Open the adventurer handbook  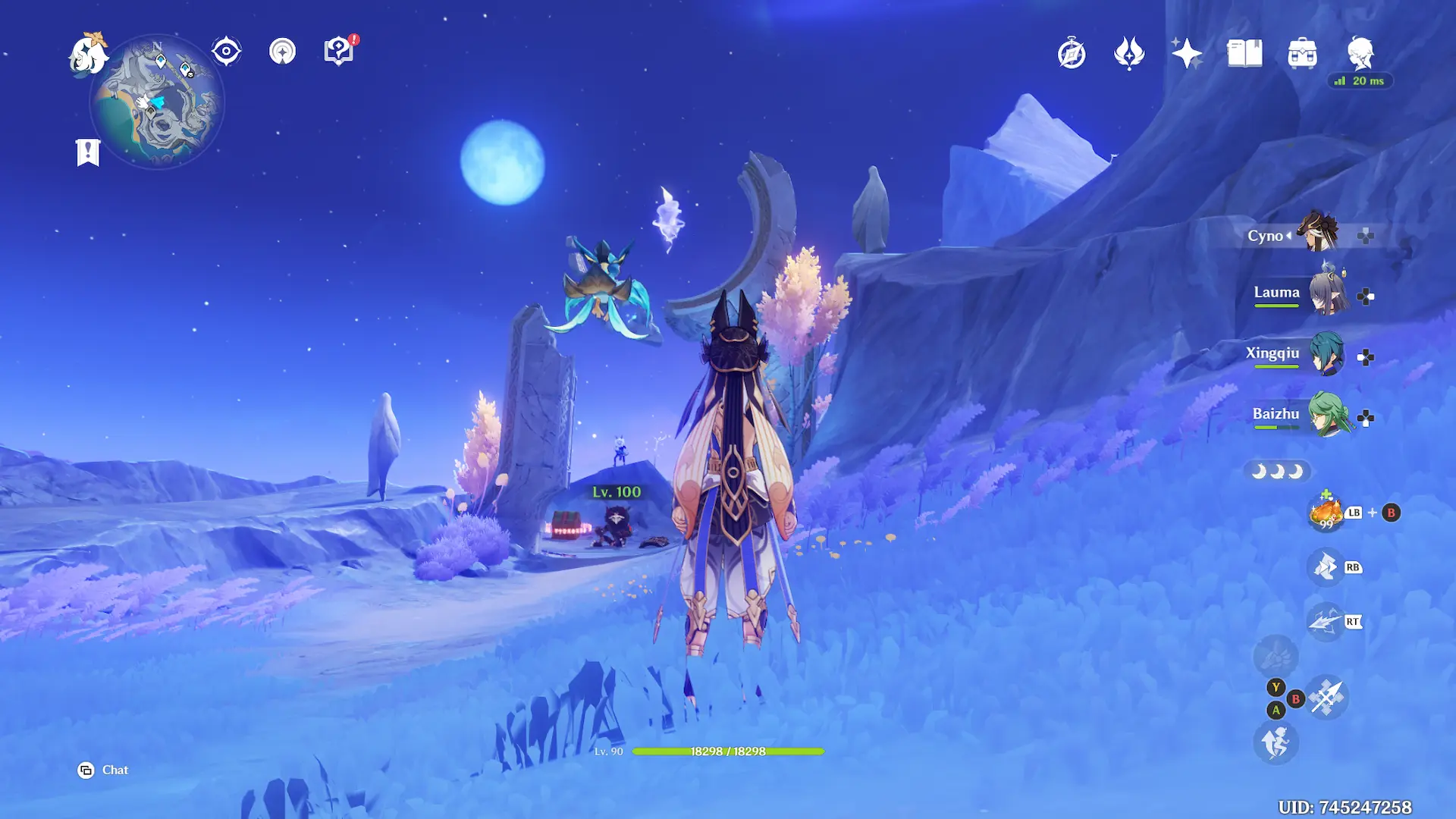tap(1244, 54)
